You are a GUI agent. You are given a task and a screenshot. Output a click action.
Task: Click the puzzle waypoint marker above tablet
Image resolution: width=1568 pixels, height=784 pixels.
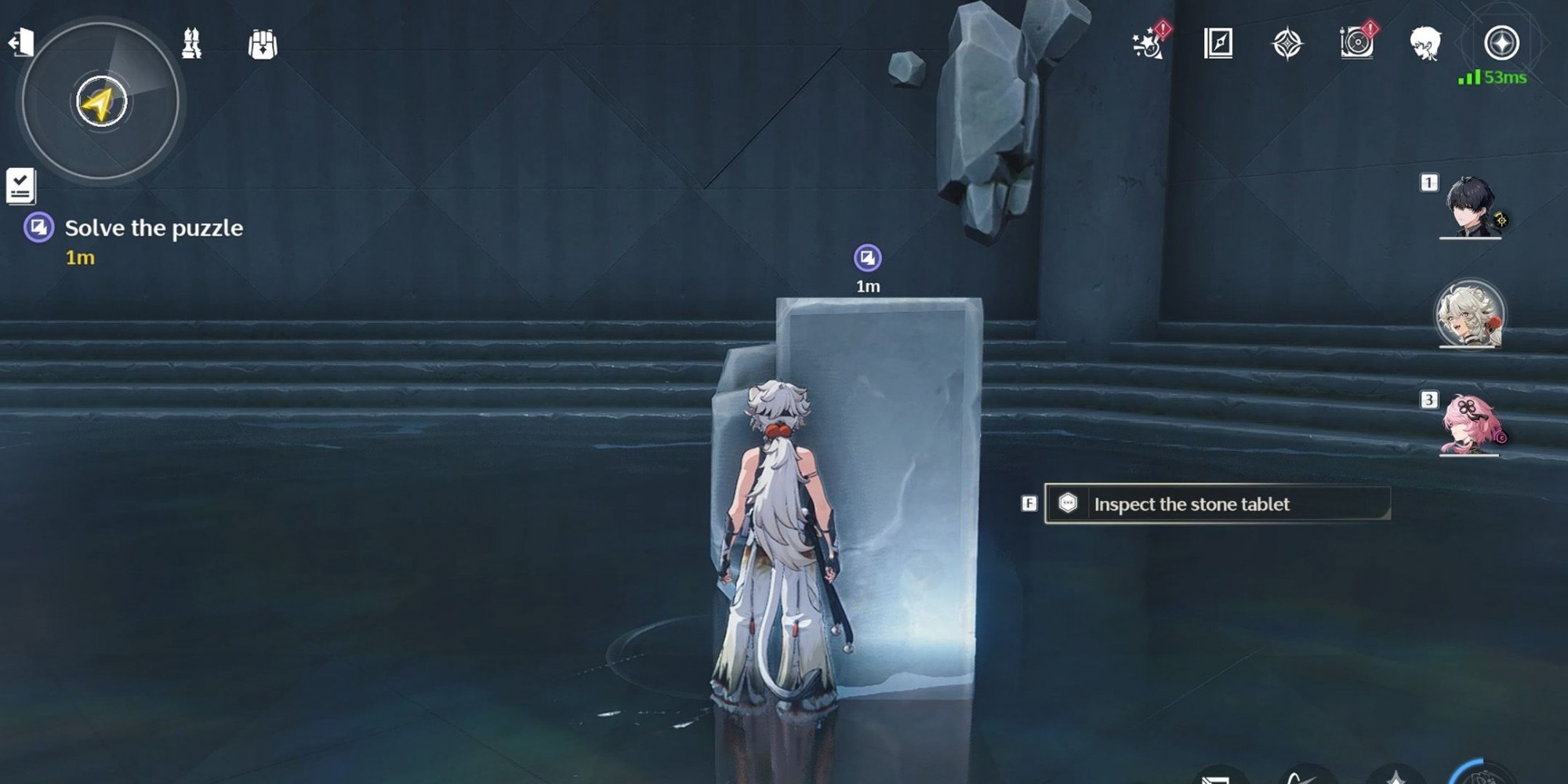[867, 258]
